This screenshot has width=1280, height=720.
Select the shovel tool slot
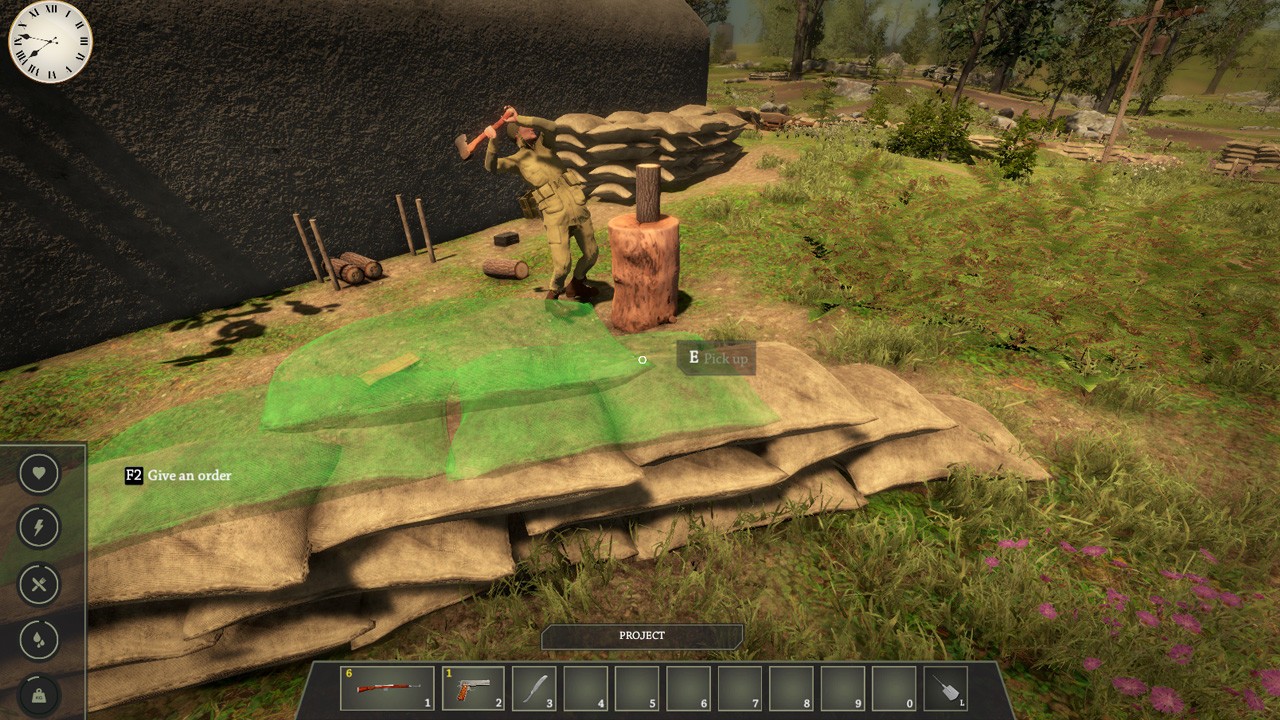[945, 688]
